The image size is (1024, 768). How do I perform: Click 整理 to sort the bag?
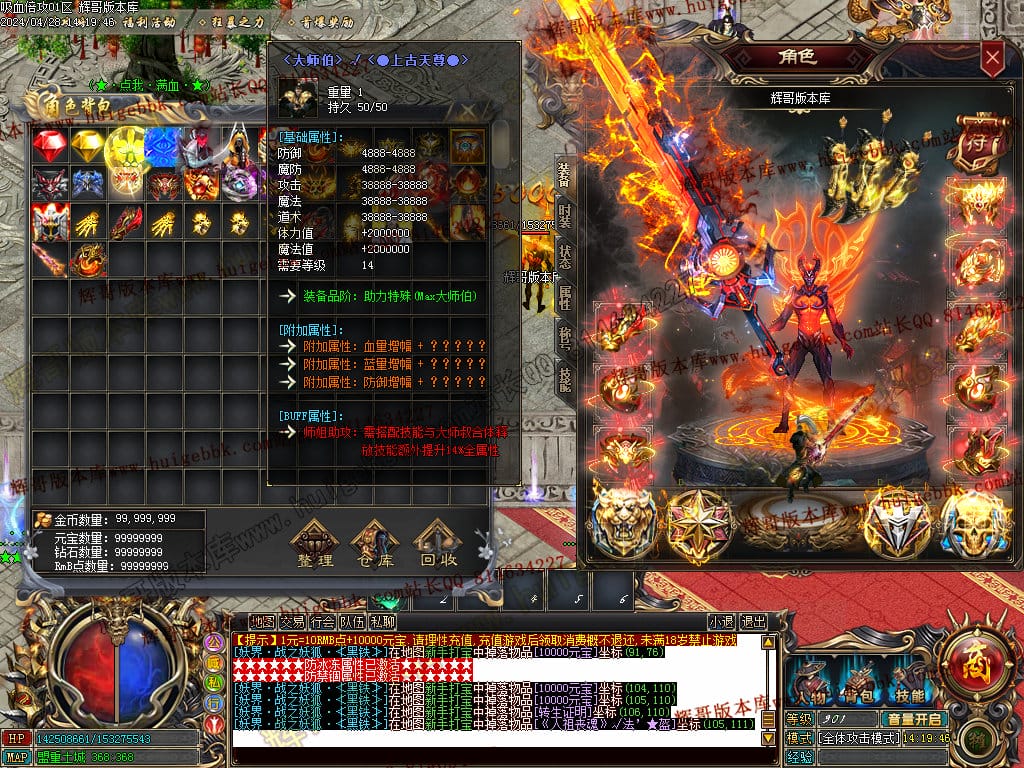[315, 547]
